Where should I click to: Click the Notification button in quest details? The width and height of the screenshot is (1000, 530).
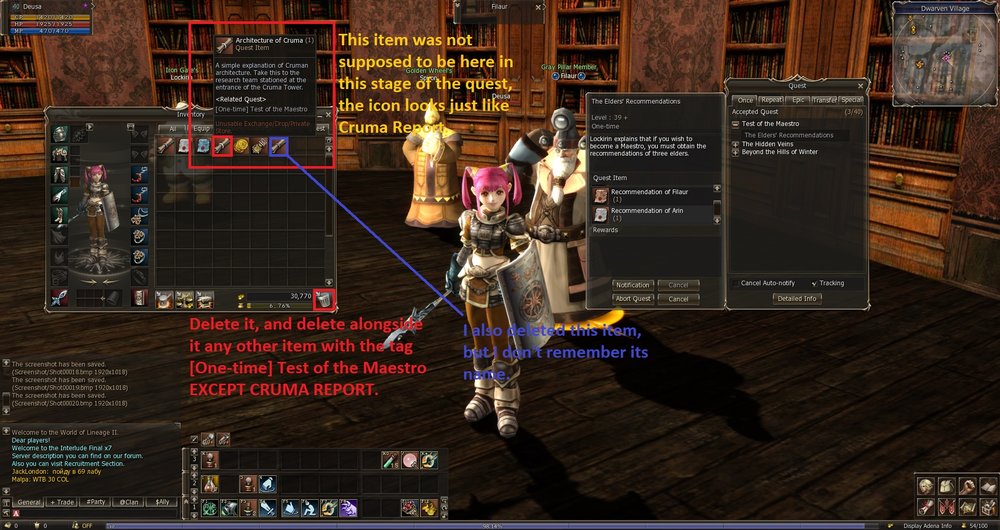633,285
